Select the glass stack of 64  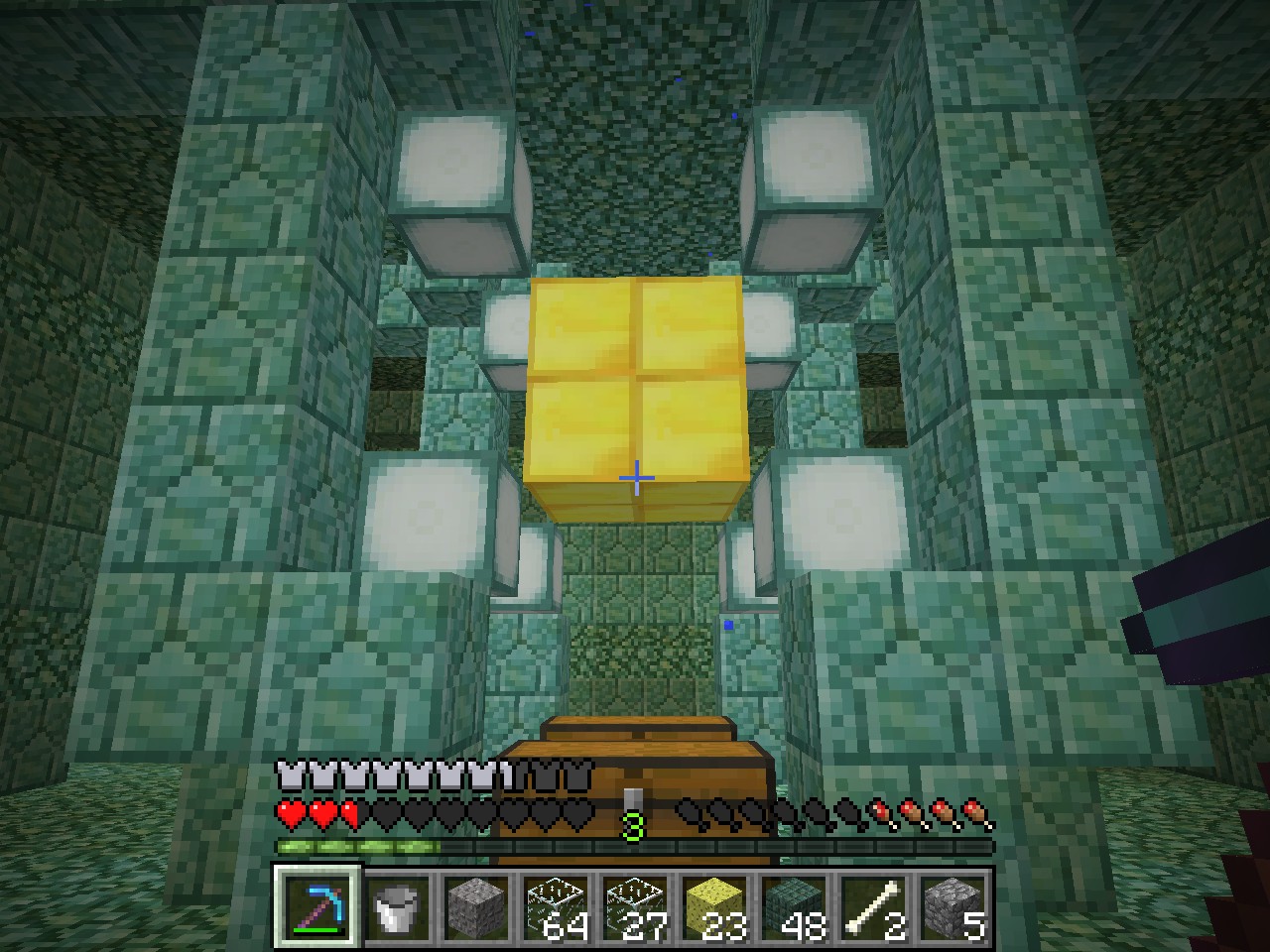[x=556, y=907]
